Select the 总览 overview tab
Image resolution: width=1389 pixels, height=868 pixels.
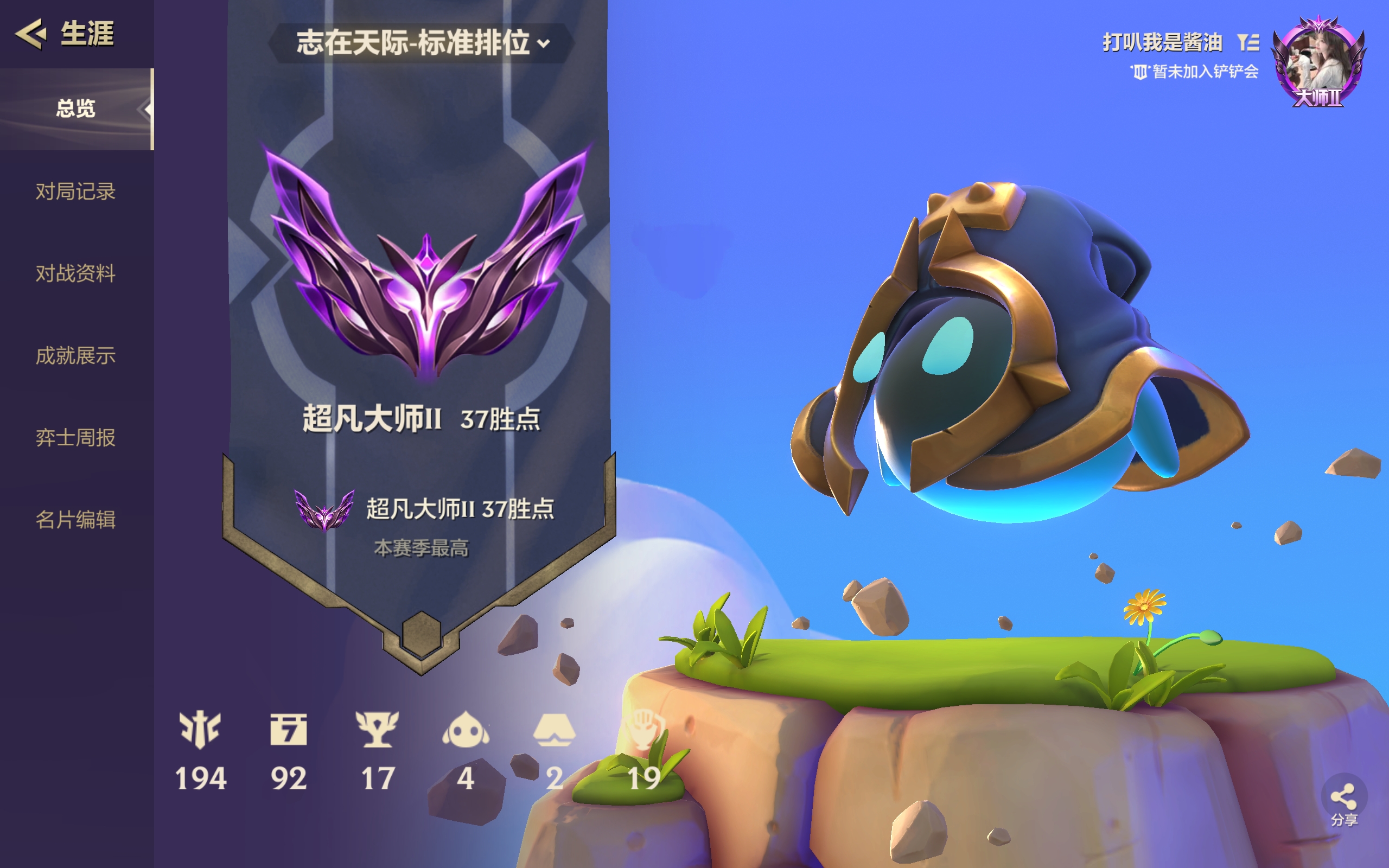[x=76, y=108]
